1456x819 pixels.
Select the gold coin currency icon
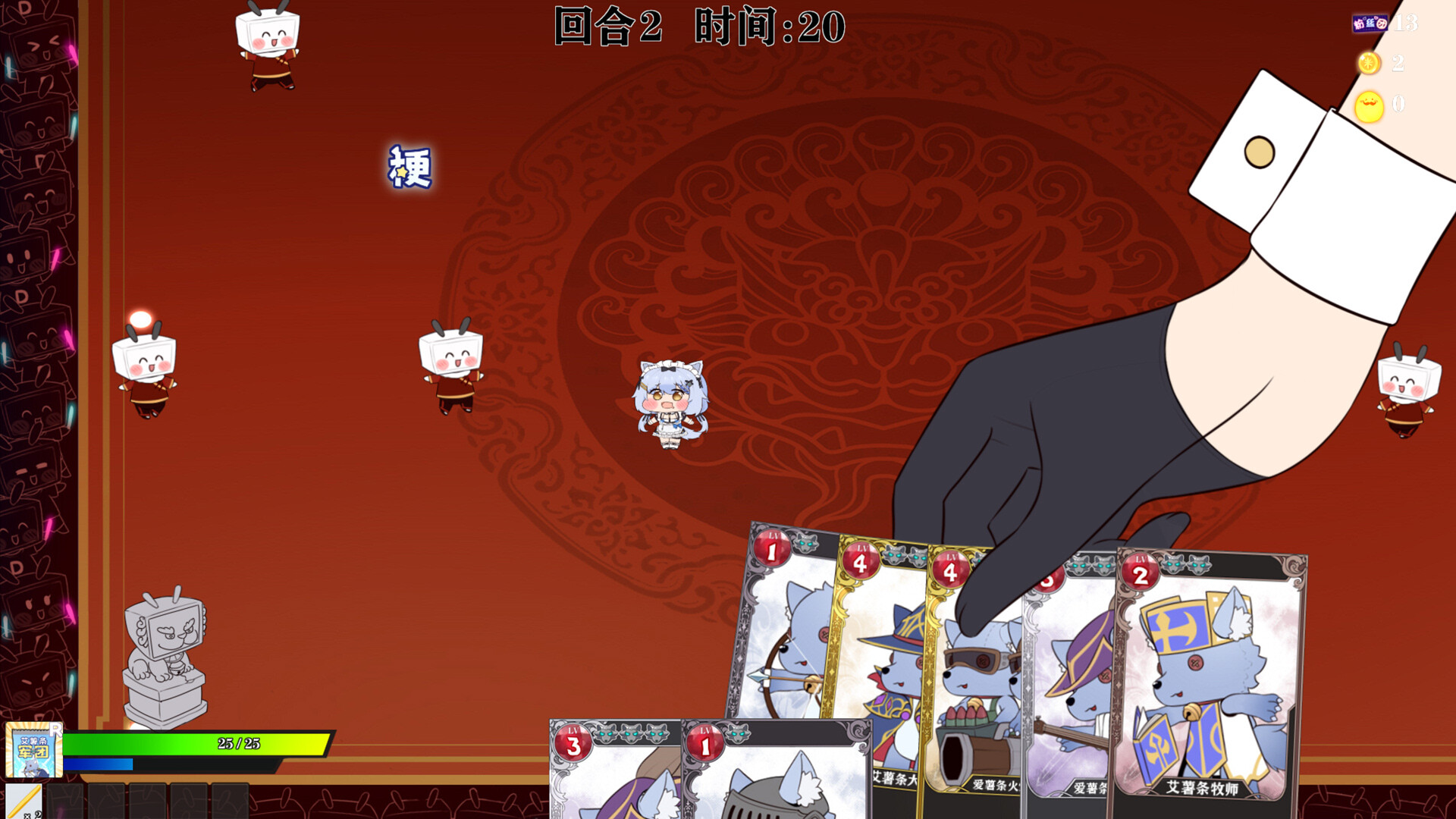pyautogui.click(x=1369, y=64)
